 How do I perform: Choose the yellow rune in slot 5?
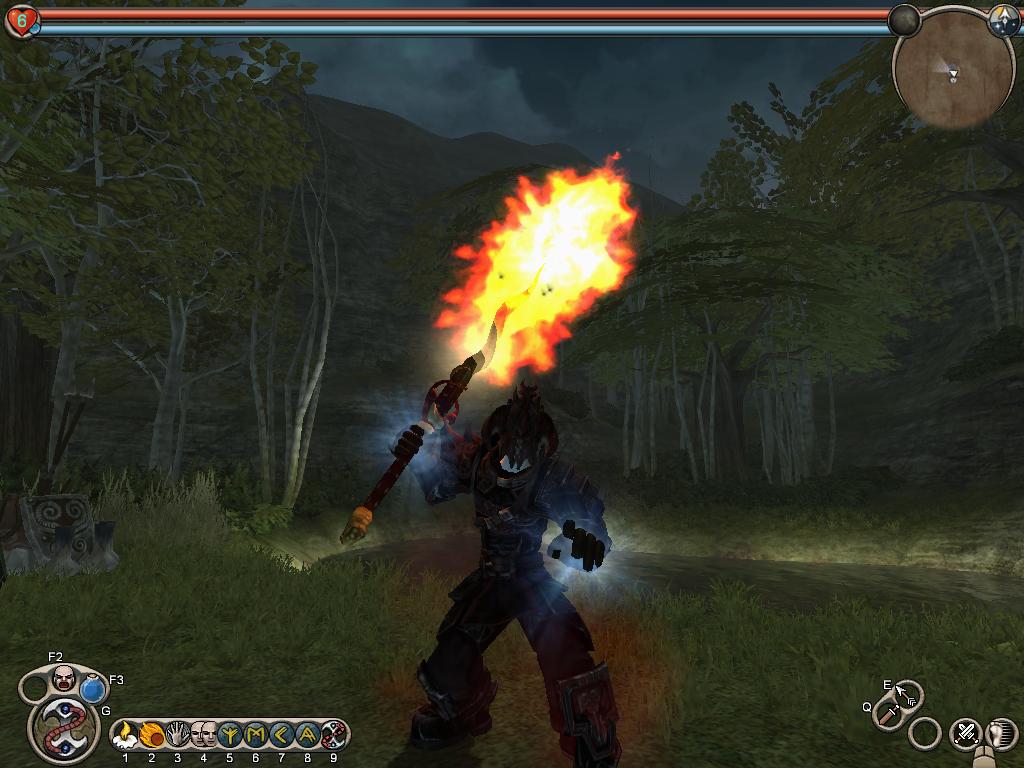[x=230, y=737]
